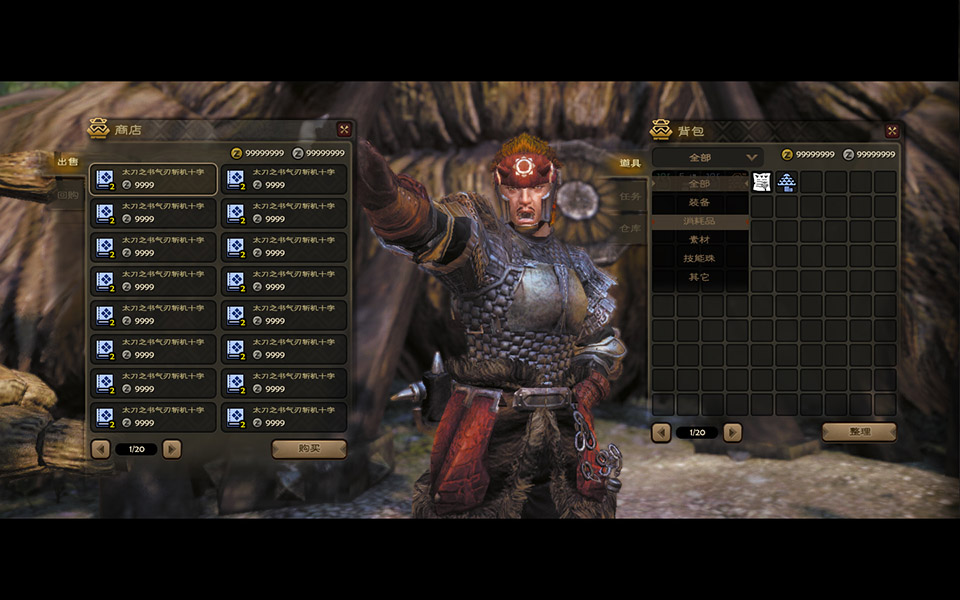
Task: Select the 其它 category option
Action: pyautogui.click(x=700, y=277)
